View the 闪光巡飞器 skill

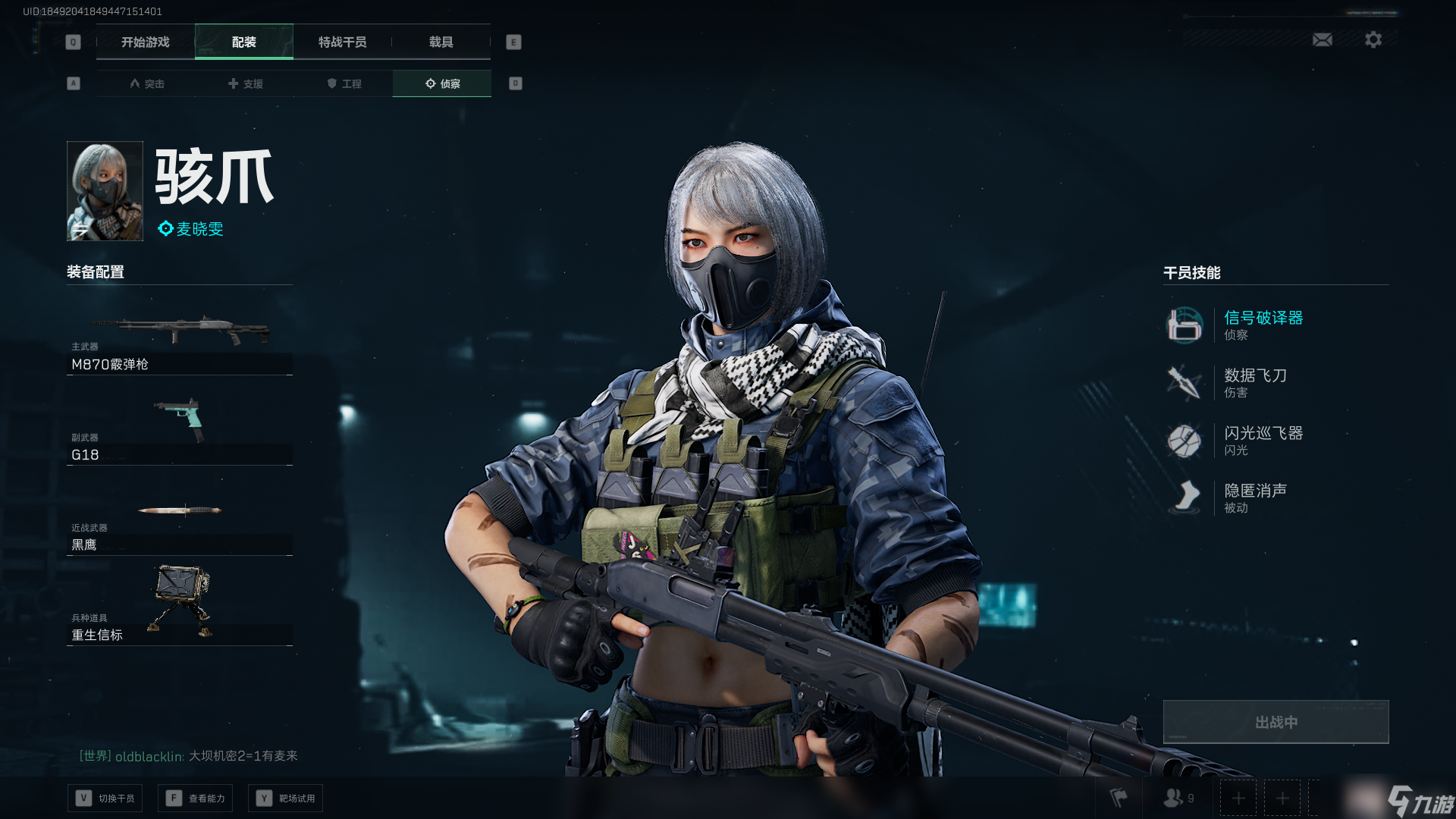tap(1263, 440)
